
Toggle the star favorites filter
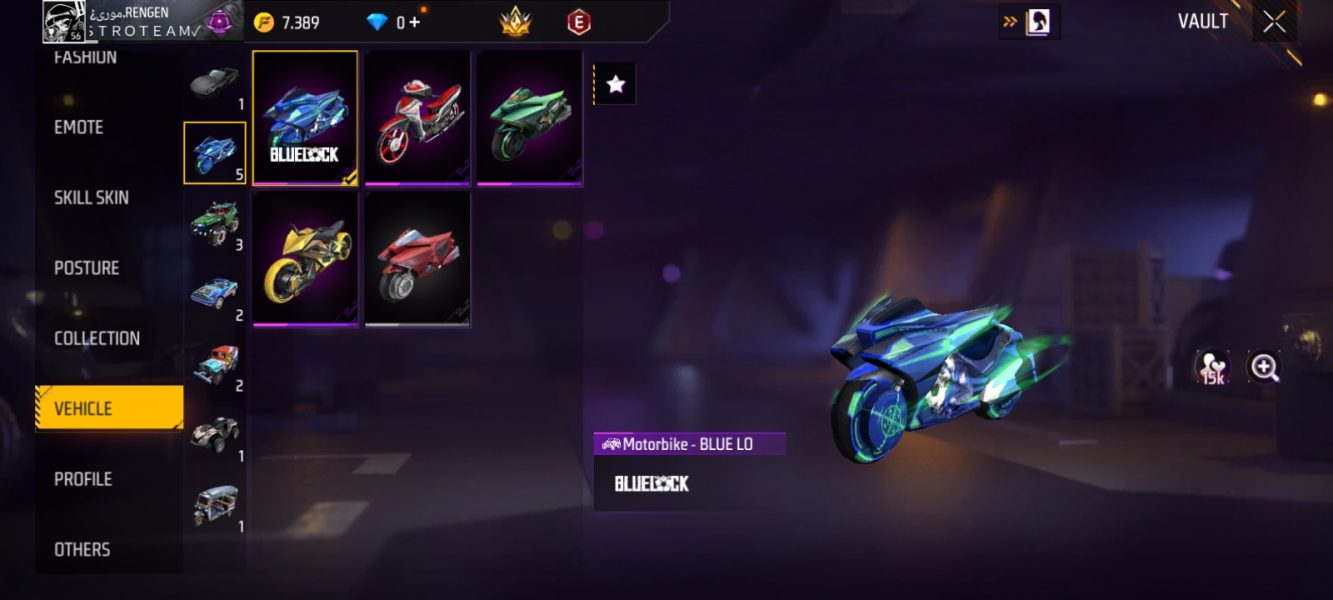pos(616,85)
